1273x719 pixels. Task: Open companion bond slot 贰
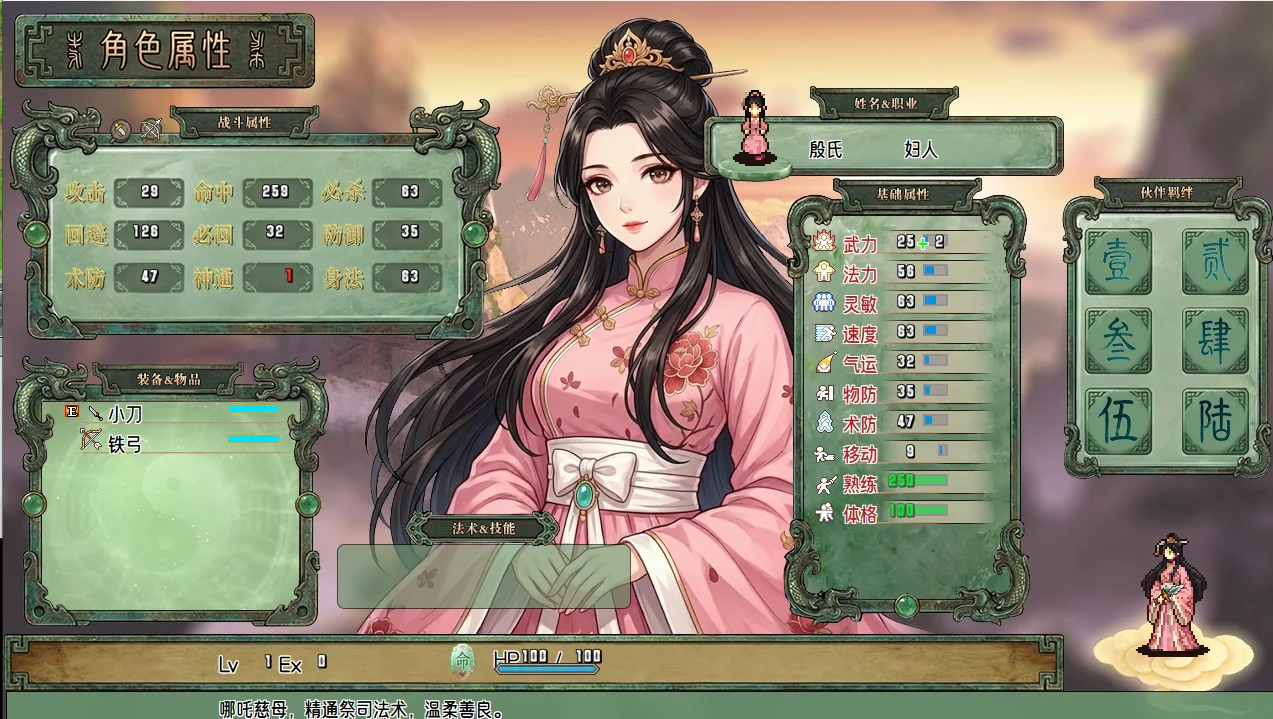pos(1215,262)
